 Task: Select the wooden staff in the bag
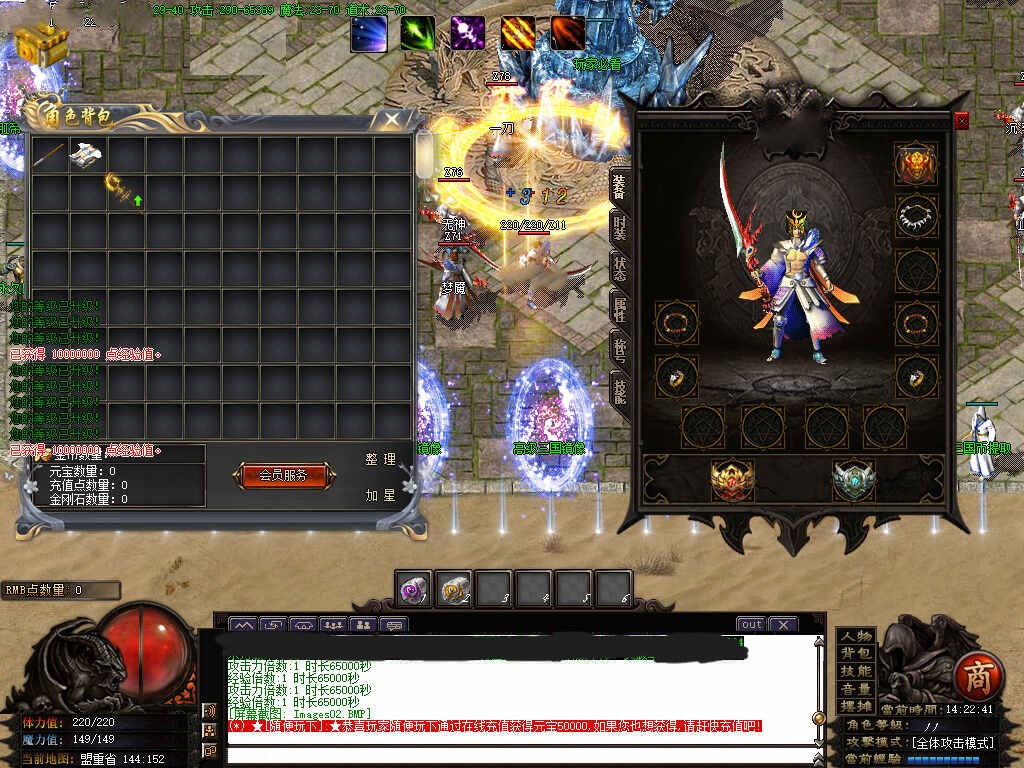[x=49, y=155]
